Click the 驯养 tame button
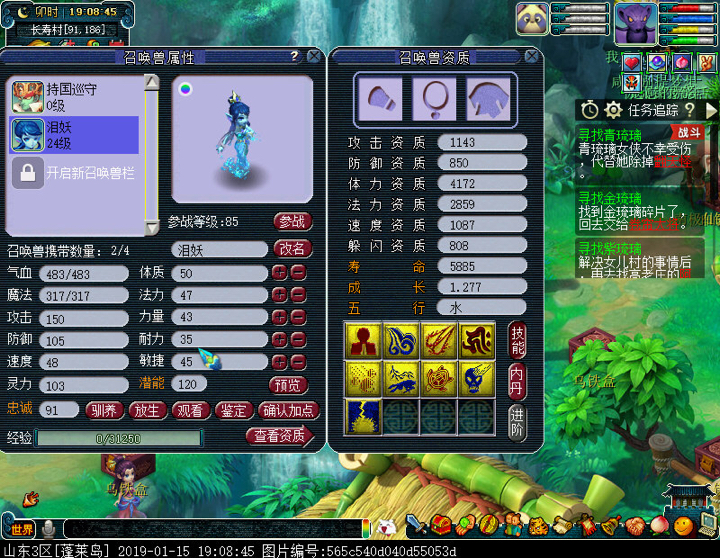The height and width of the screenshot is (558, 720). coord(102,410)
